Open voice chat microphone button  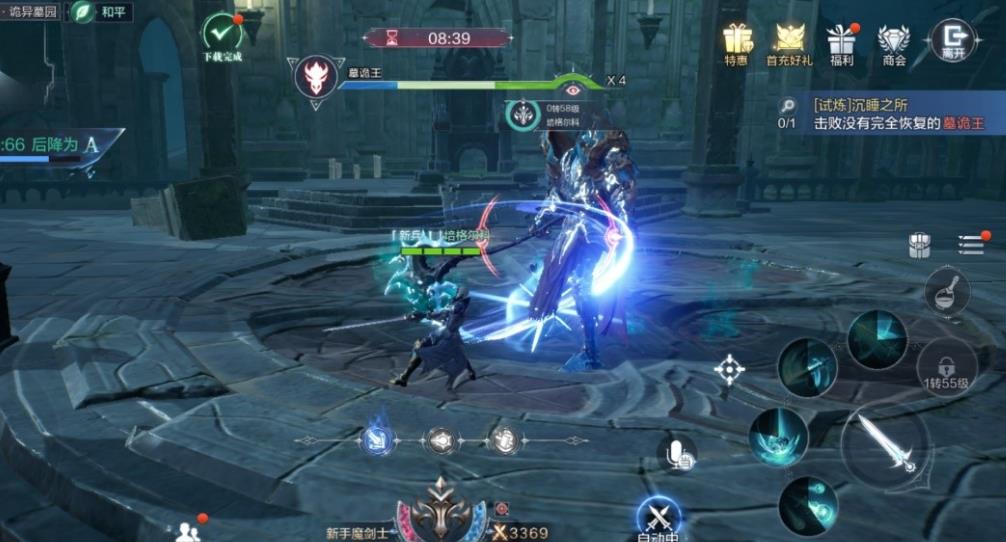point(679,454)
